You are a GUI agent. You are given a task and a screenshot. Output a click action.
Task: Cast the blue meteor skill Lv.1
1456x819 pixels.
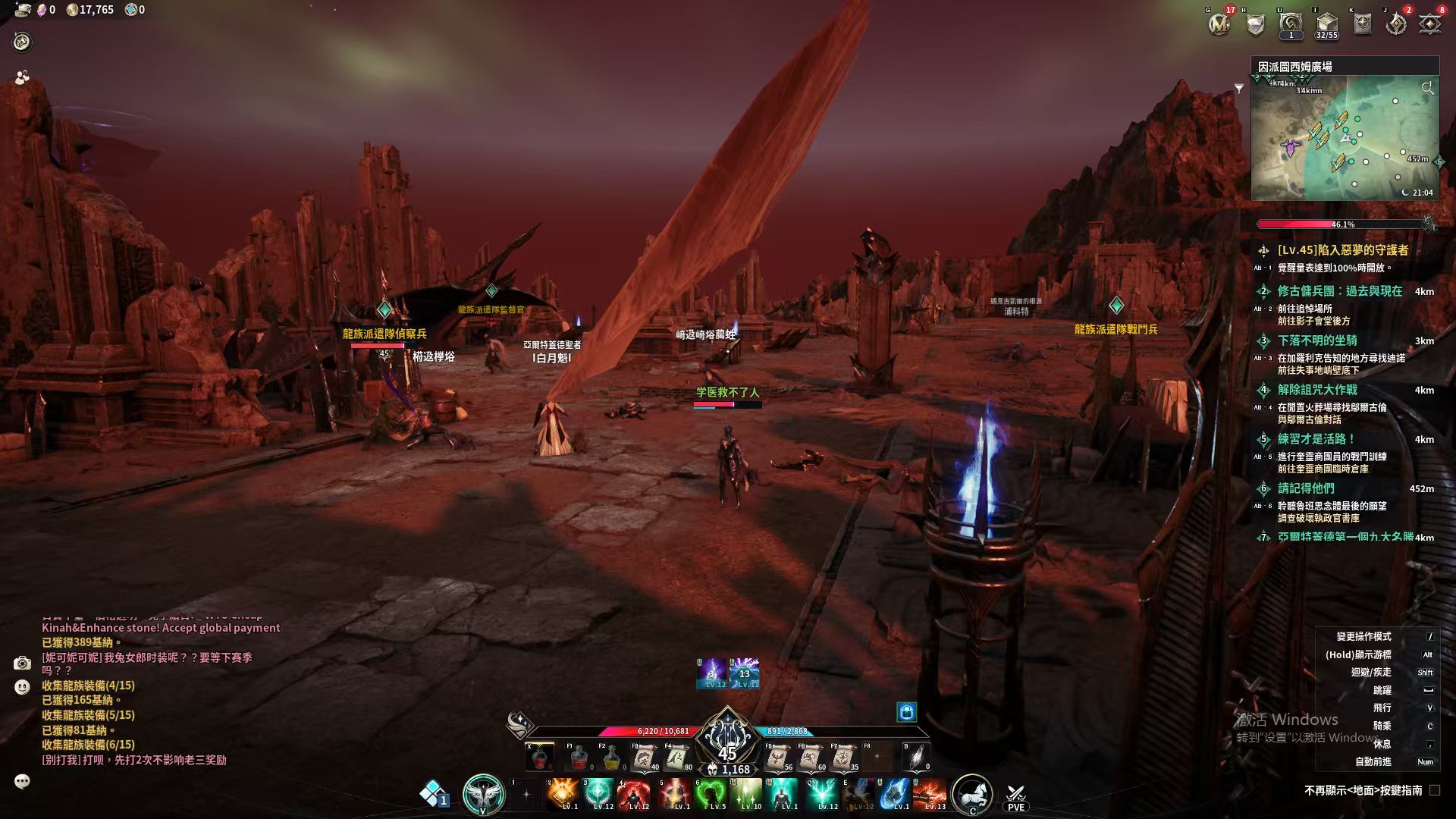895,794
